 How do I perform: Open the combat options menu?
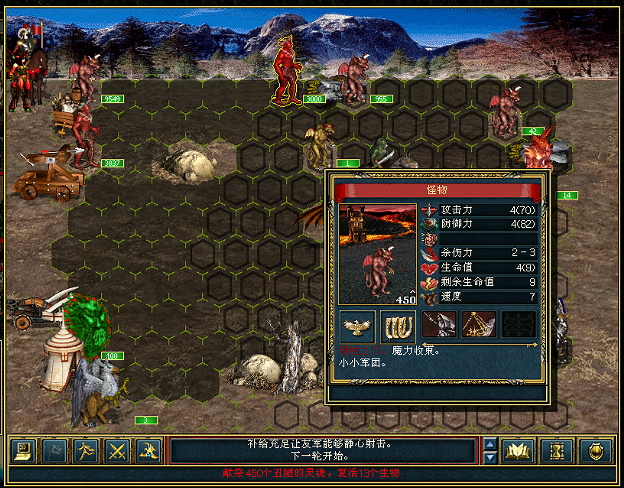pyautogui.click(x=22, y=450)
